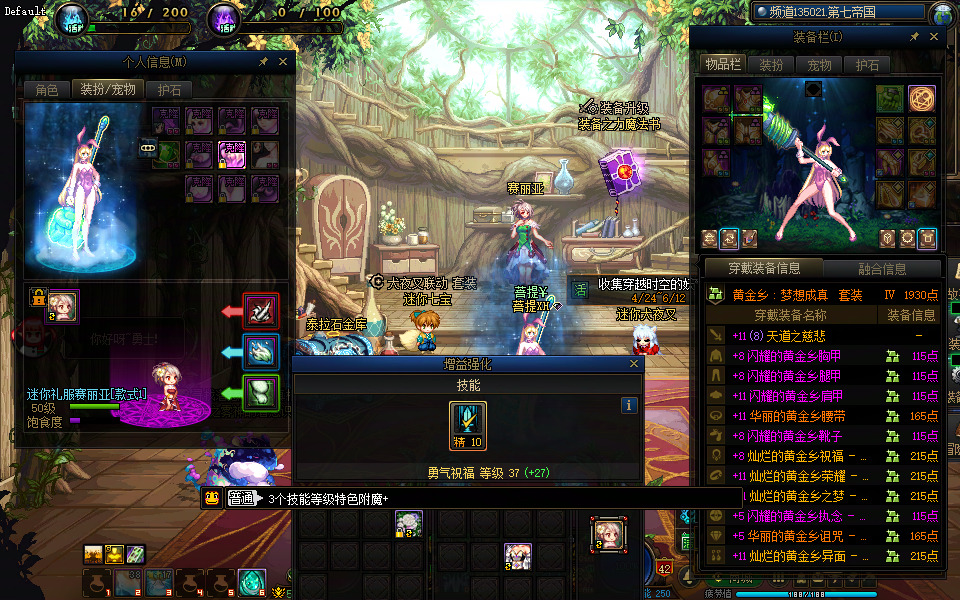The width and height of the screenshot is (960, 600).
Task: Click the blue-framed pet skill icon
Action: [262, 351]
